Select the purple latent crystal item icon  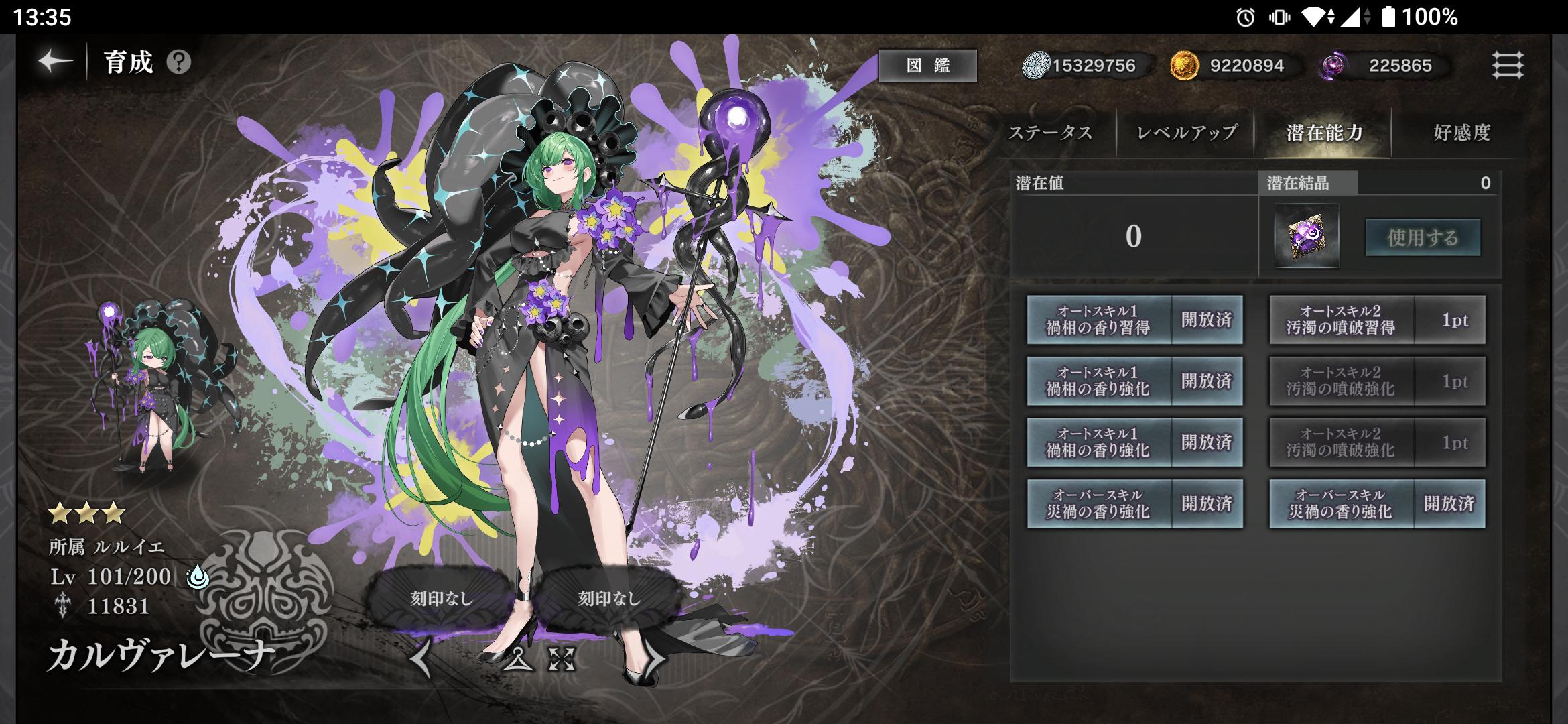pyautogui.click(x=1307, y=236)
